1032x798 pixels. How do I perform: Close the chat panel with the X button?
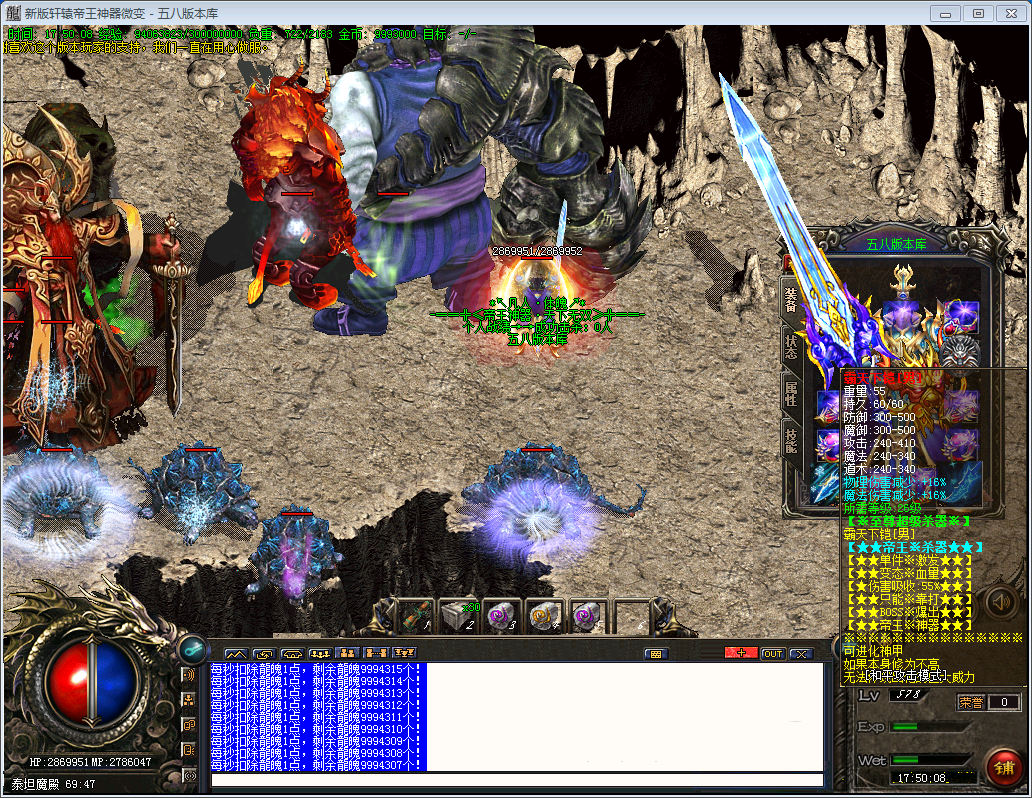(800, 654)
